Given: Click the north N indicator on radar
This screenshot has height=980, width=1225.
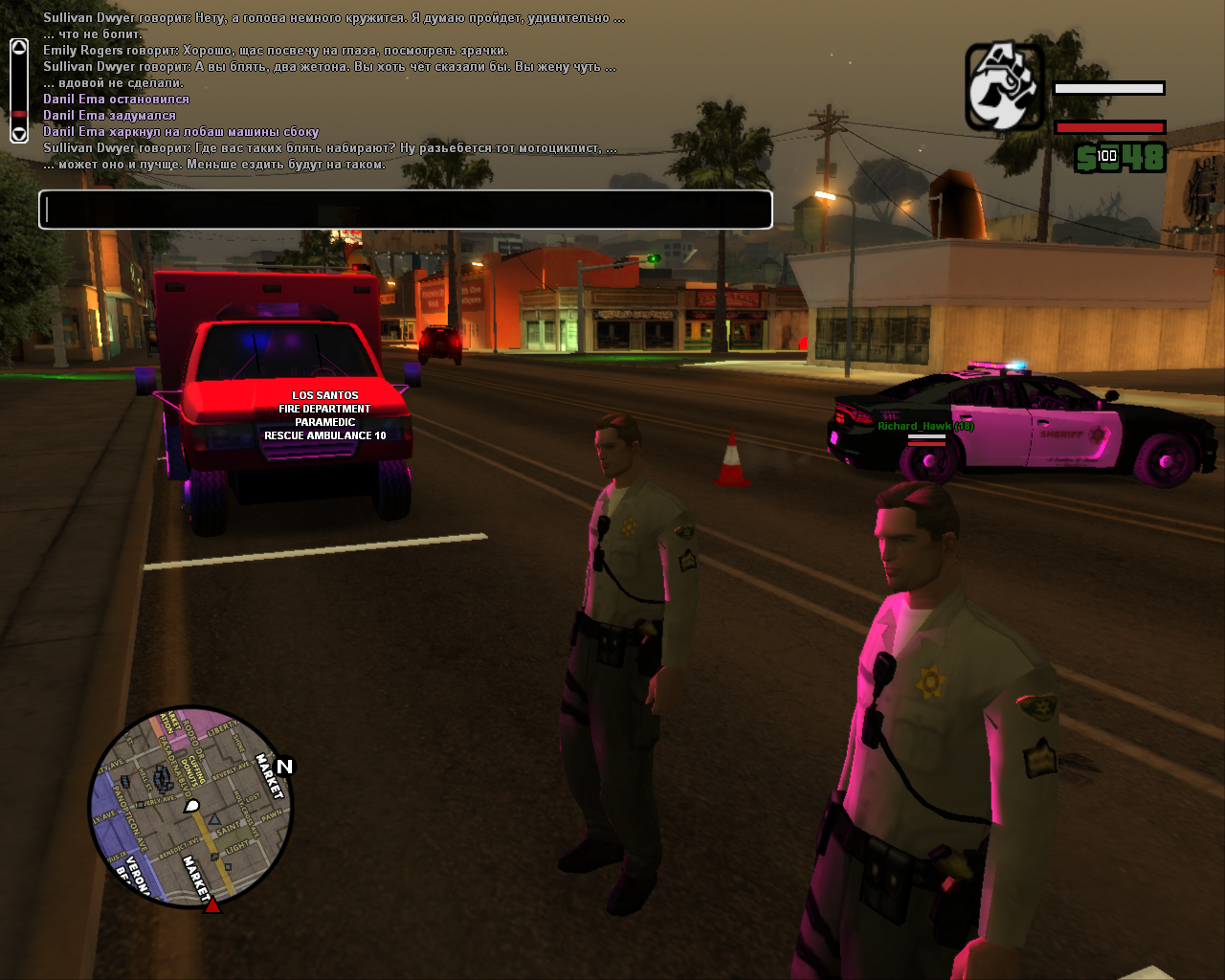Looking at the screenshot, I should point(284,767).
